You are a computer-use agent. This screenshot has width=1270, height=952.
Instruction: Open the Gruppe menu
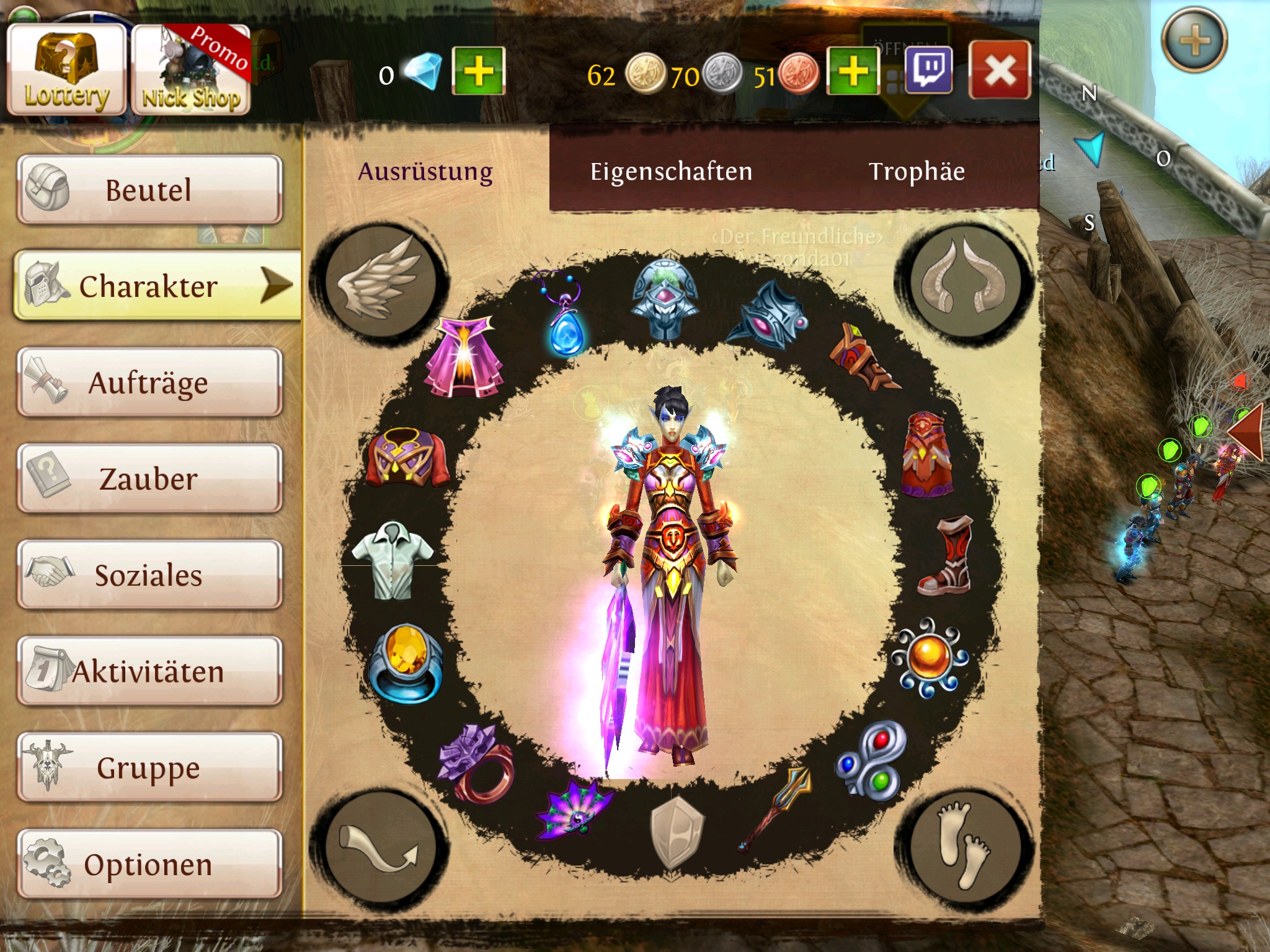click(x=149, y=767)
